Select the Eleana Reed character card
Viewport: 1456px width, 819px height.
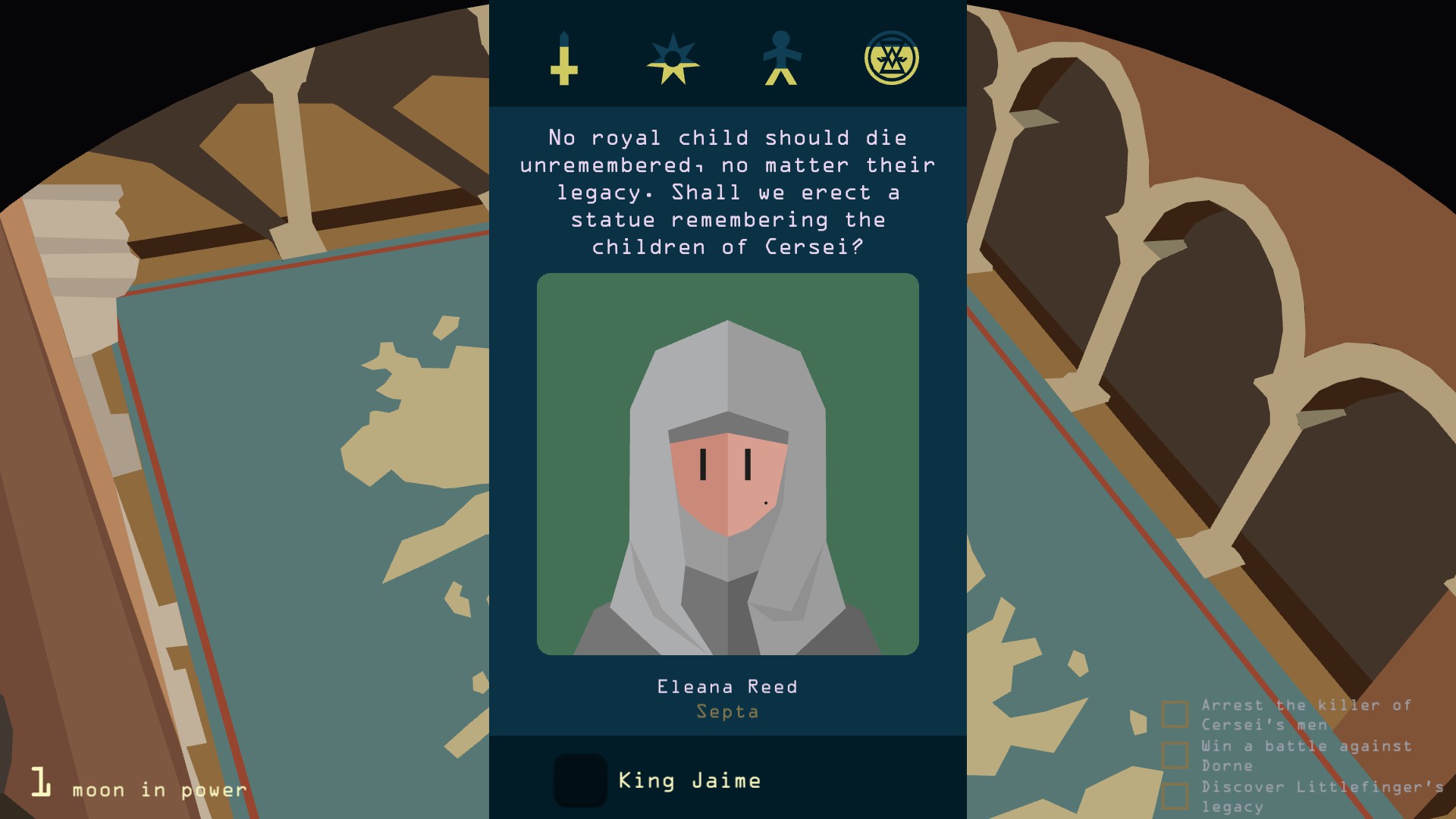[x=727, y=464]
